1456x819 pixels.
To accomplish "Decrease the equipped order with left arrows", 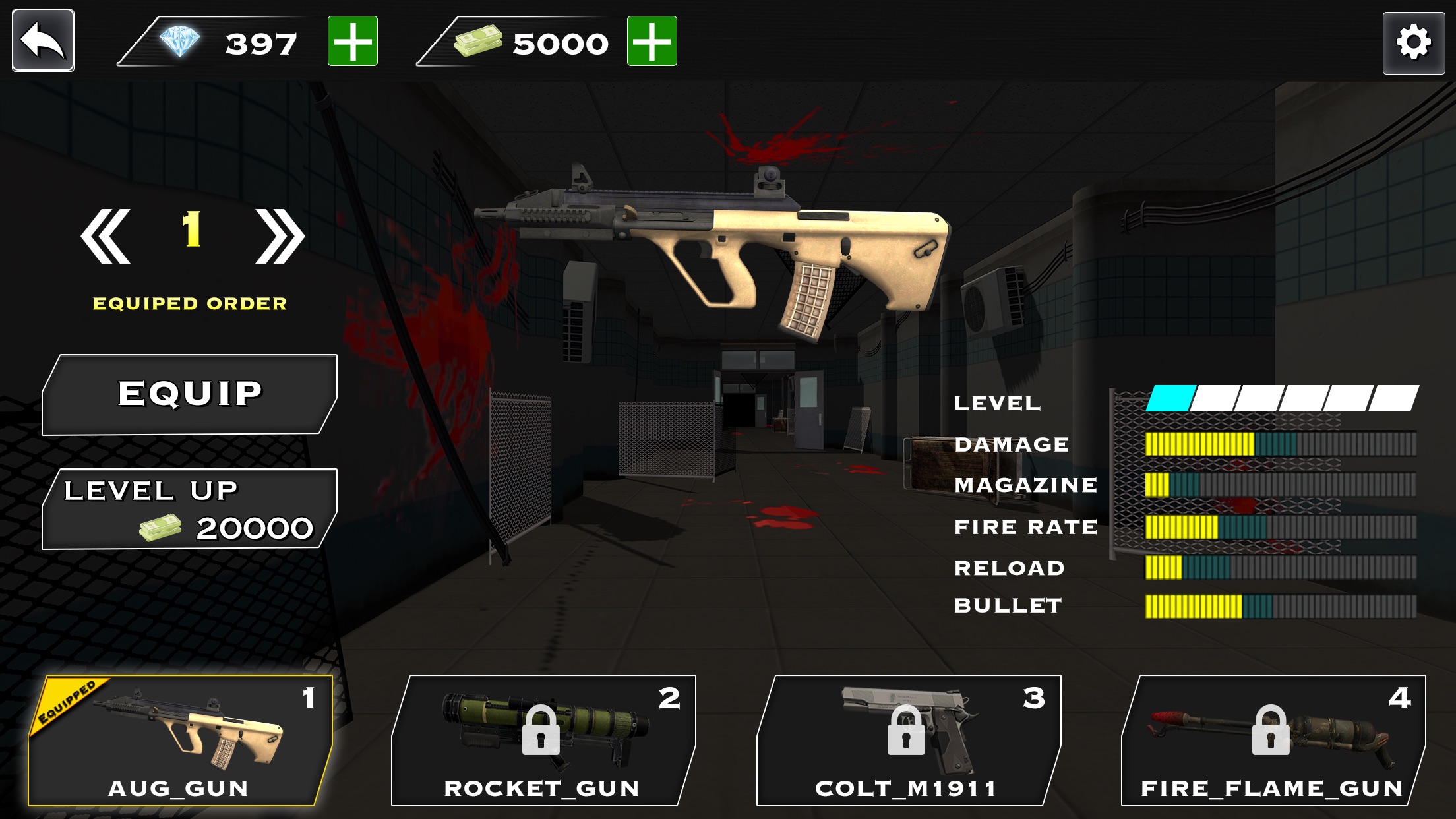I will point(106,236).
